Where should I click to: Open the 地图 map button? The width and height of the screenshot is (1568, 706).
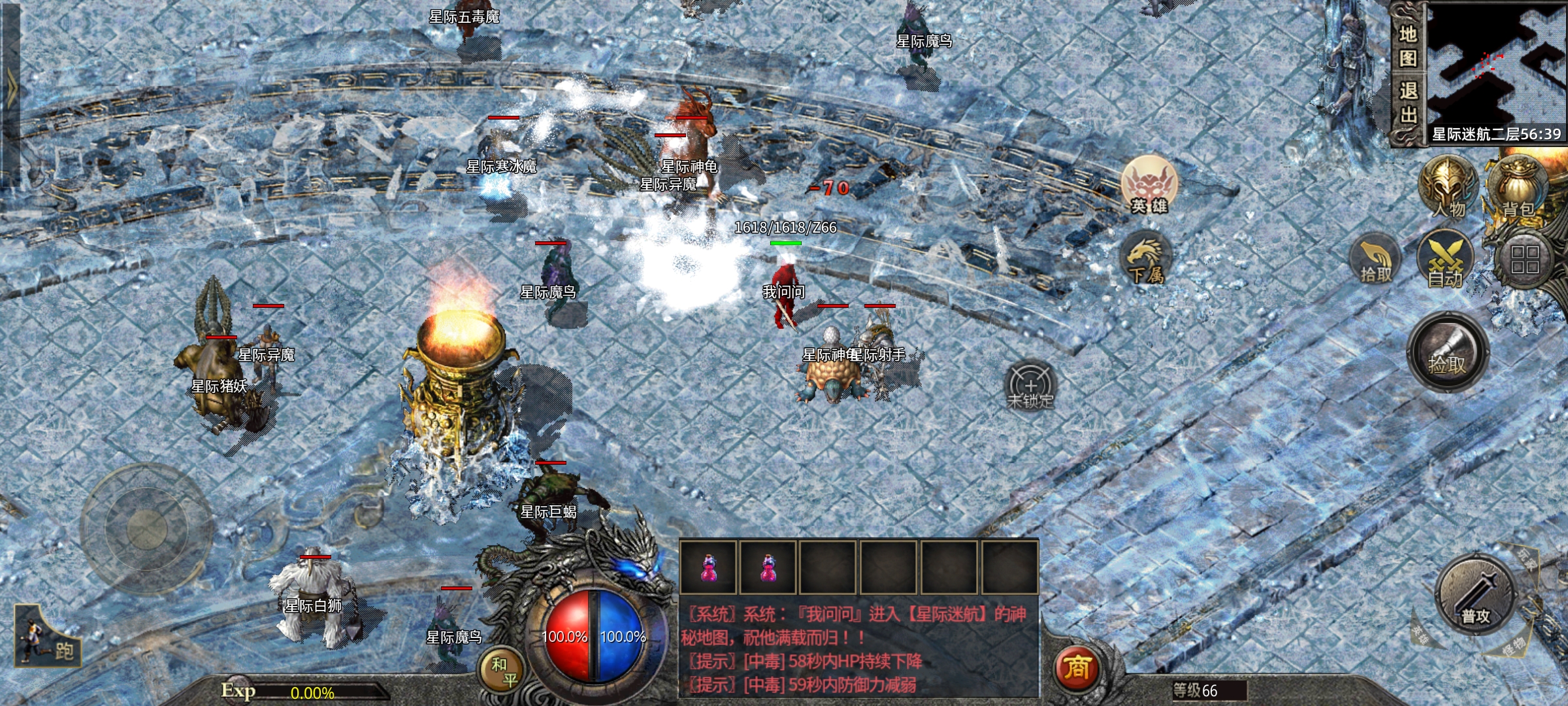tap(1408, 46)
